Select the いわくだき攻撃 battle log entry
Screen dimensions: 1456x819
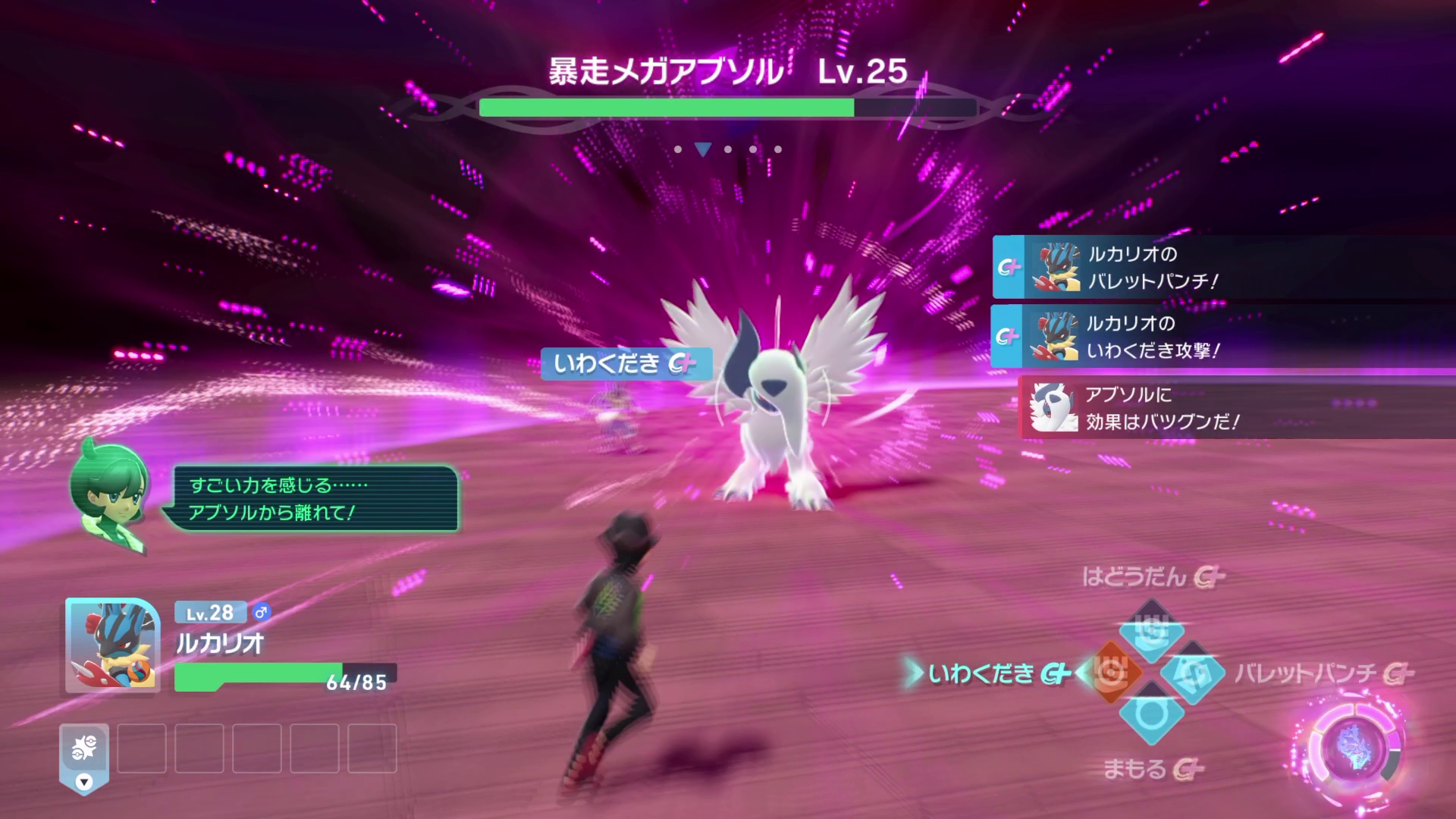pos(1221,337)
